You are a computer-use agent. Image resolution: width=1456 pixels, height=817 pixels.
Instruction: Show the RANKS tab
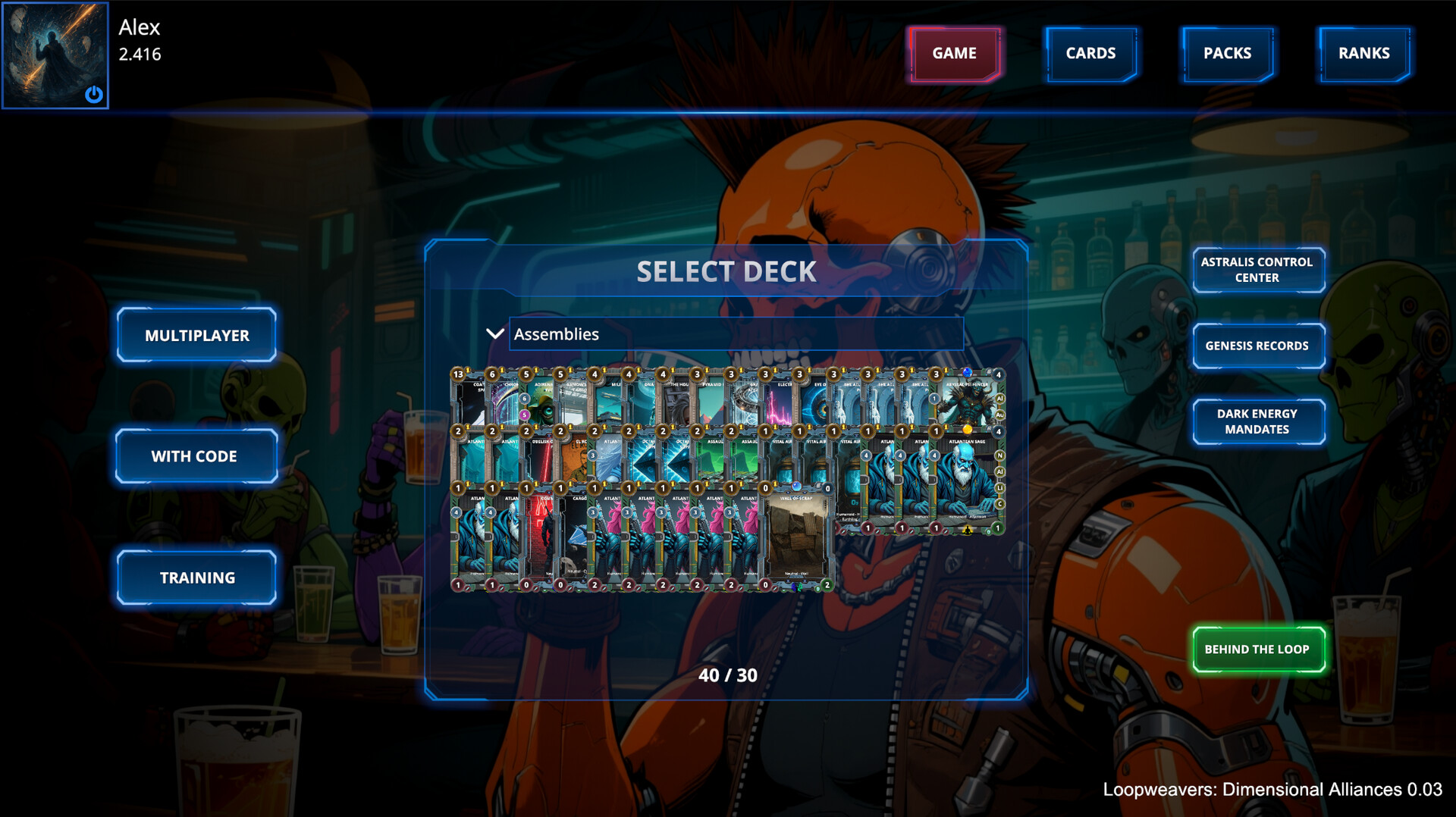click(1363, 54)
